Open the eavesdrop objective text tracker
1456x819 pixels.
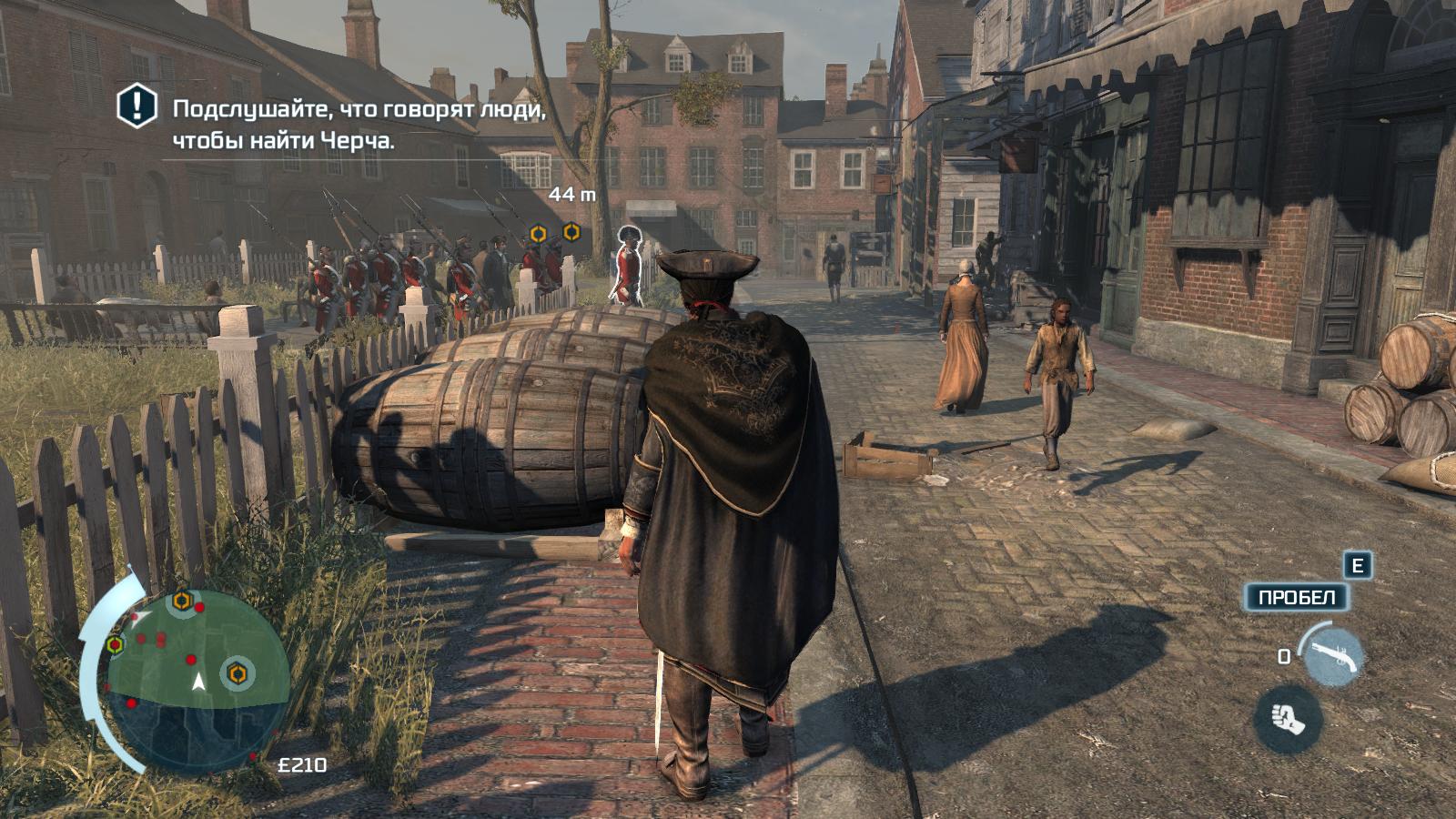click(x=359, y=125)
